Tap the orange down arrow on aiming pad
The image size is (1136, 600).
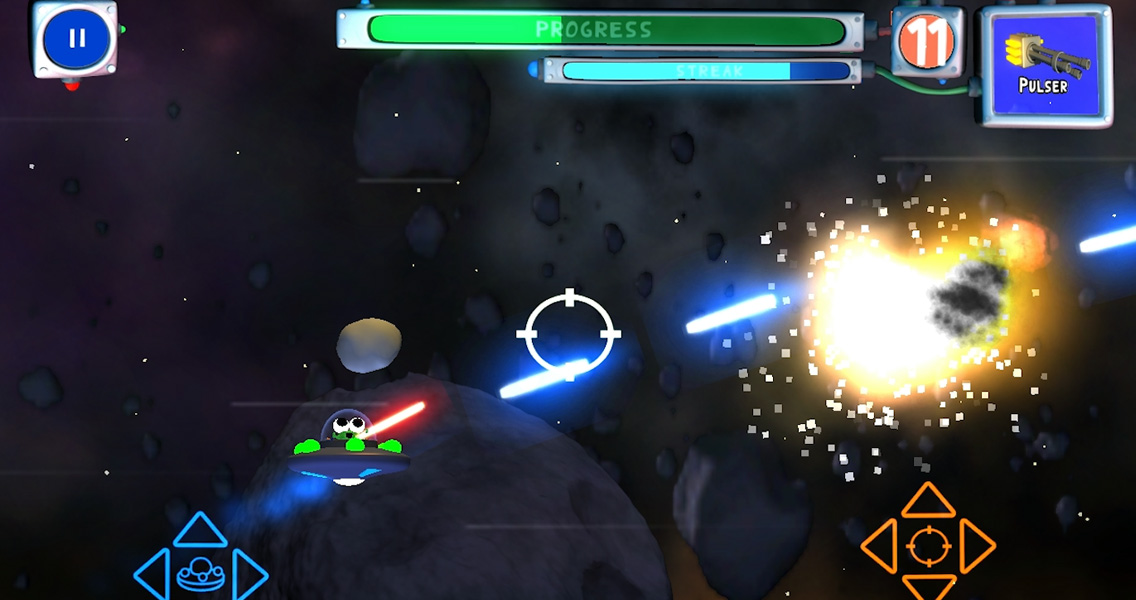929,586
